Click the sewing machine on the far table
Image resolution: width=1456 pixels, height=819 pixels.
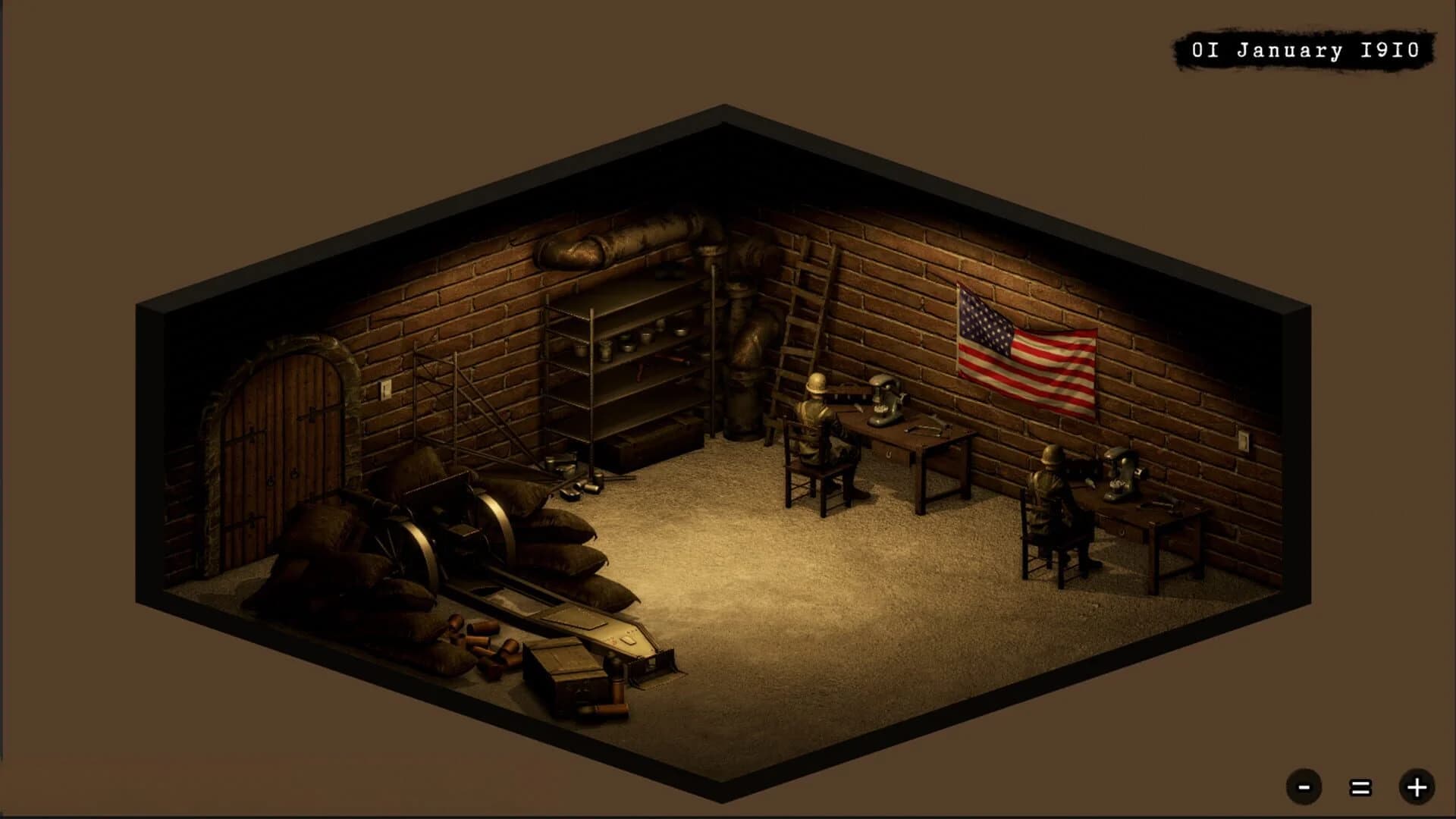click(x=883, y=402)
